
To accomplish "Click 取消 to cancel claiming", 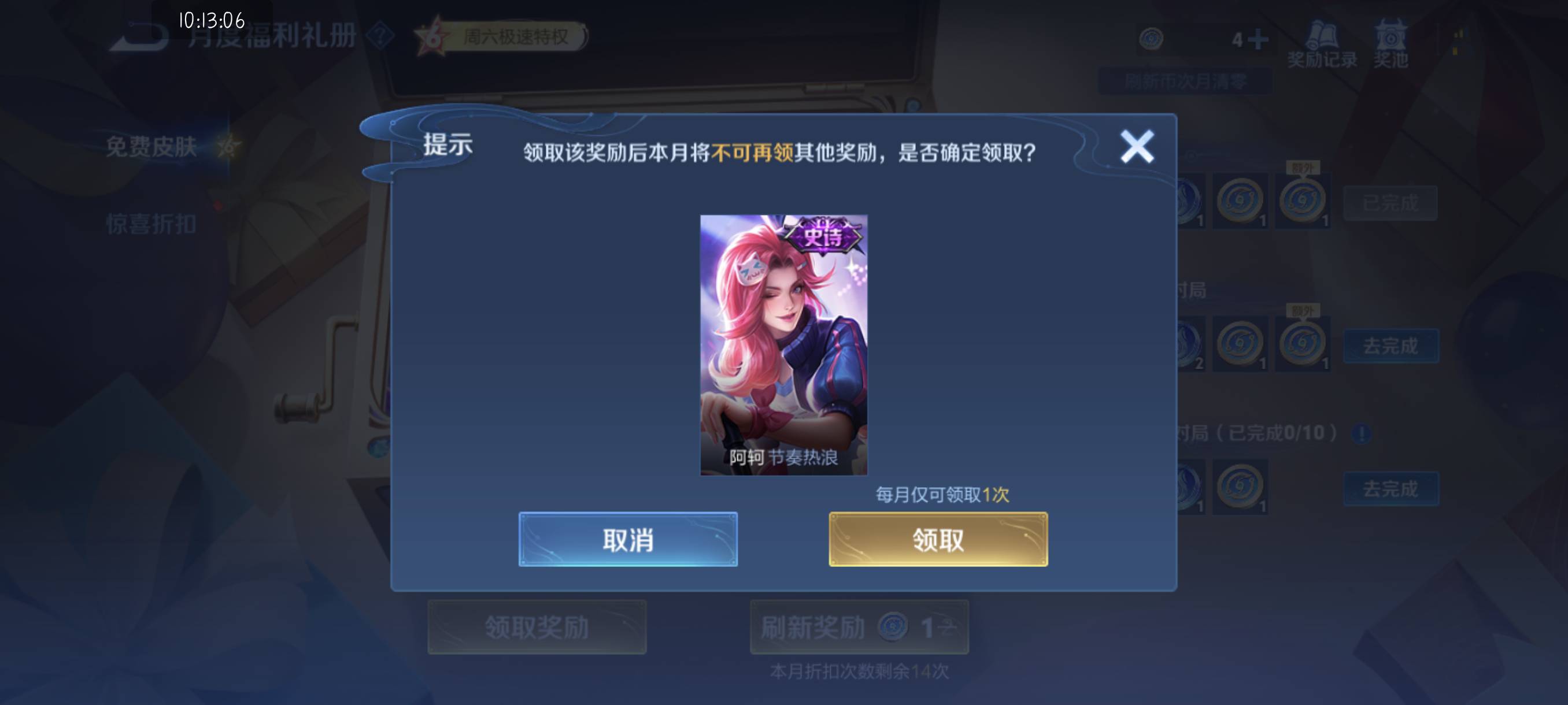I will click(627, 540).
